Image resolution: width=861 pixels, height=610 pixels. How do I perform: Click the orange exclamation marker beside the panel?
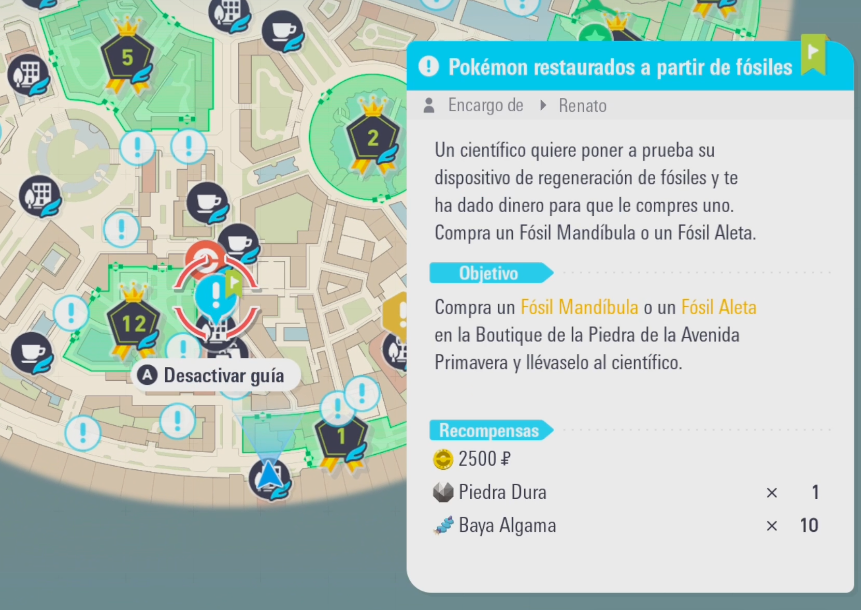coord(397,316)
